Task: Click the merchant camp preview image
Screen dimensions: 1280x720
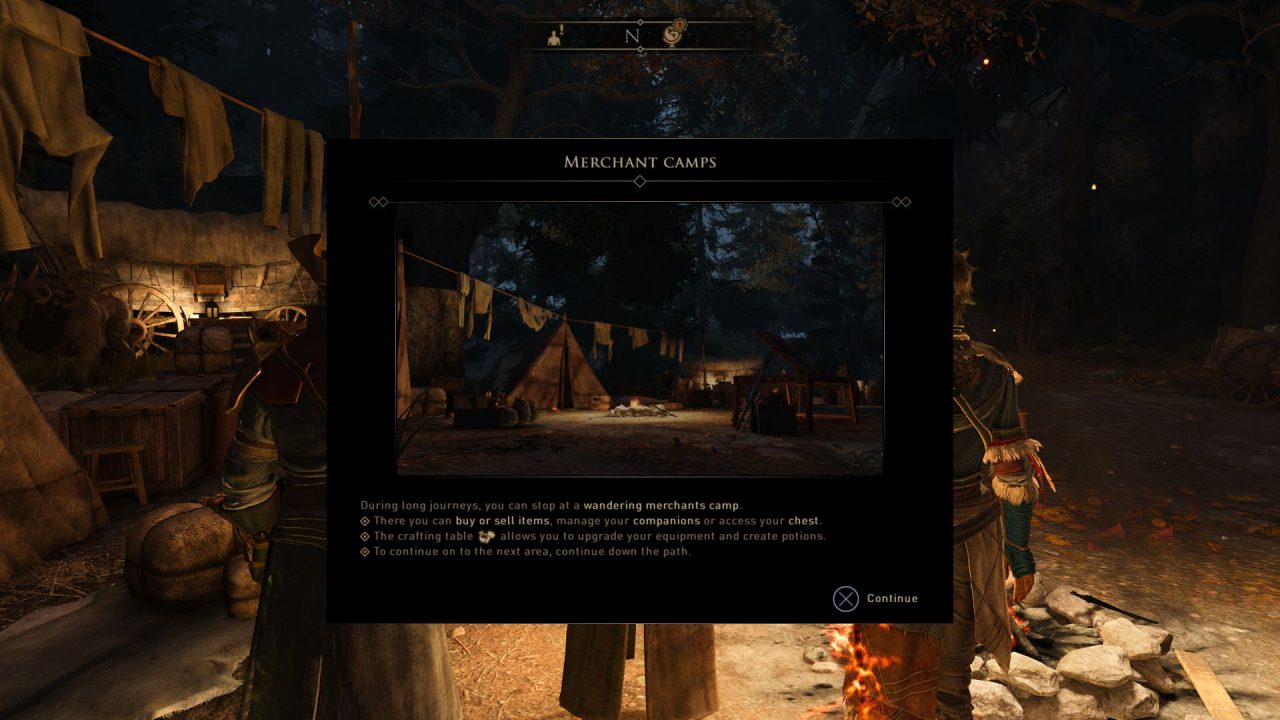Action: point(639,339)
